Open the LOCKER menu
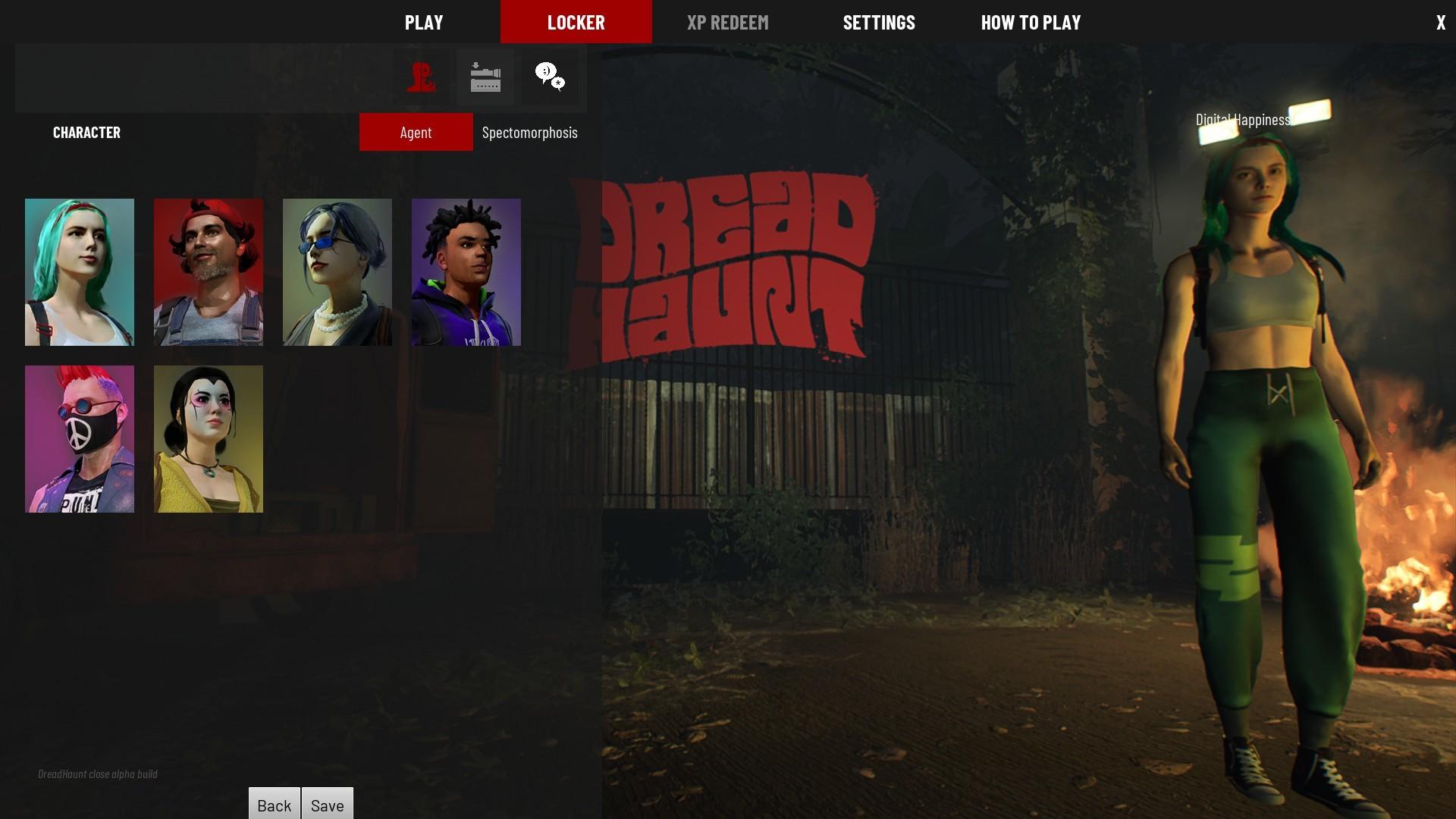This screenshot has width=1456, height=819. point(576,22)
